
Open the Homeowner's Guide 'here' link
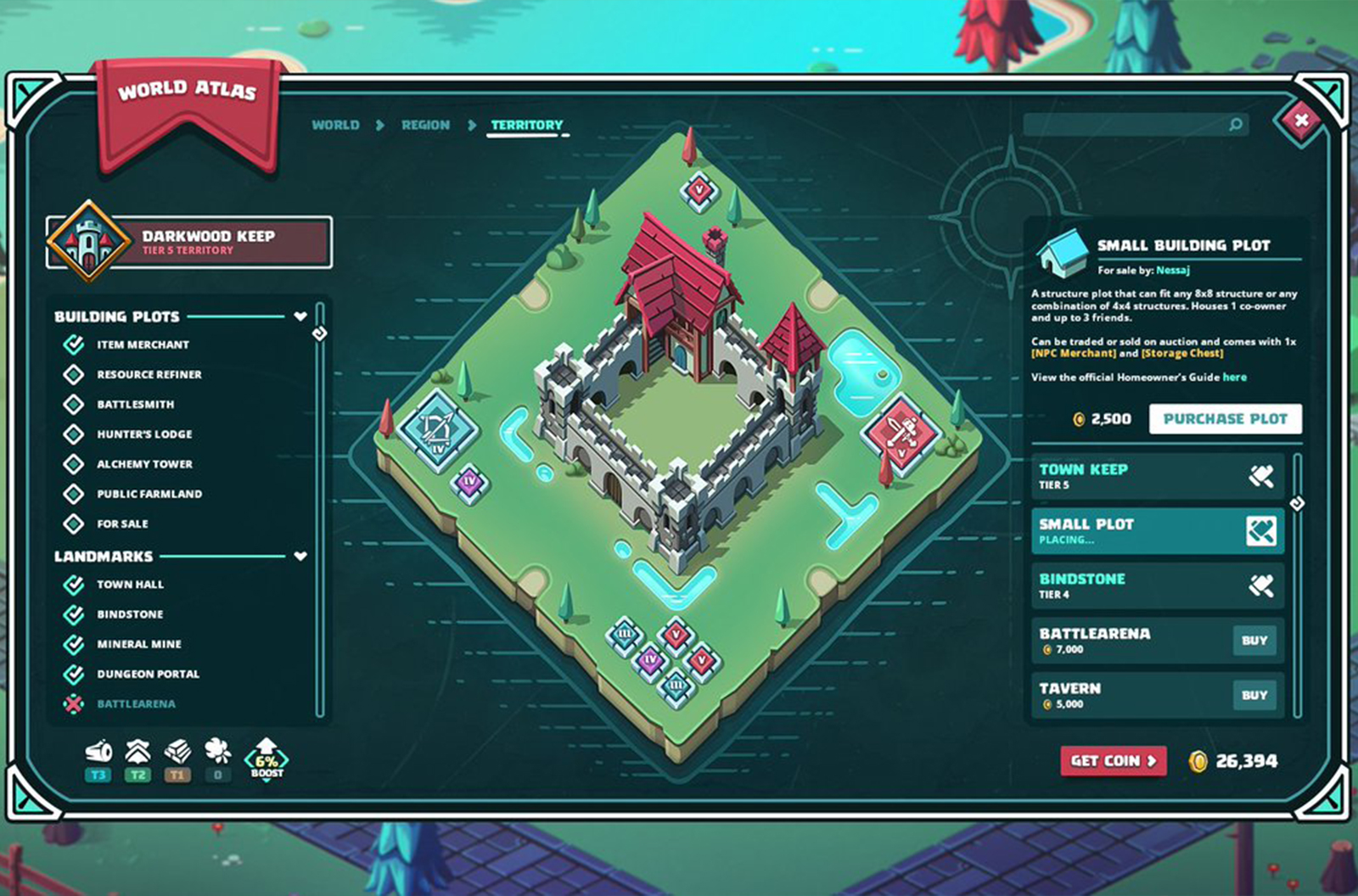[x=1235, y=378]
